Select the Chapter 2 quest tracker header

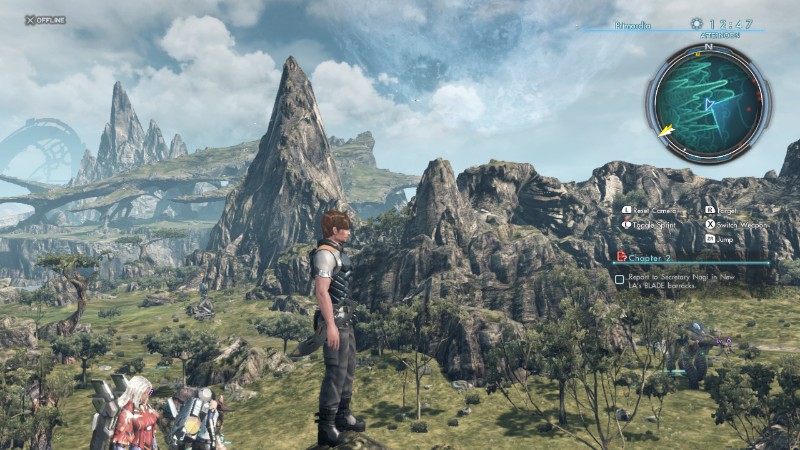pos(652,256)
